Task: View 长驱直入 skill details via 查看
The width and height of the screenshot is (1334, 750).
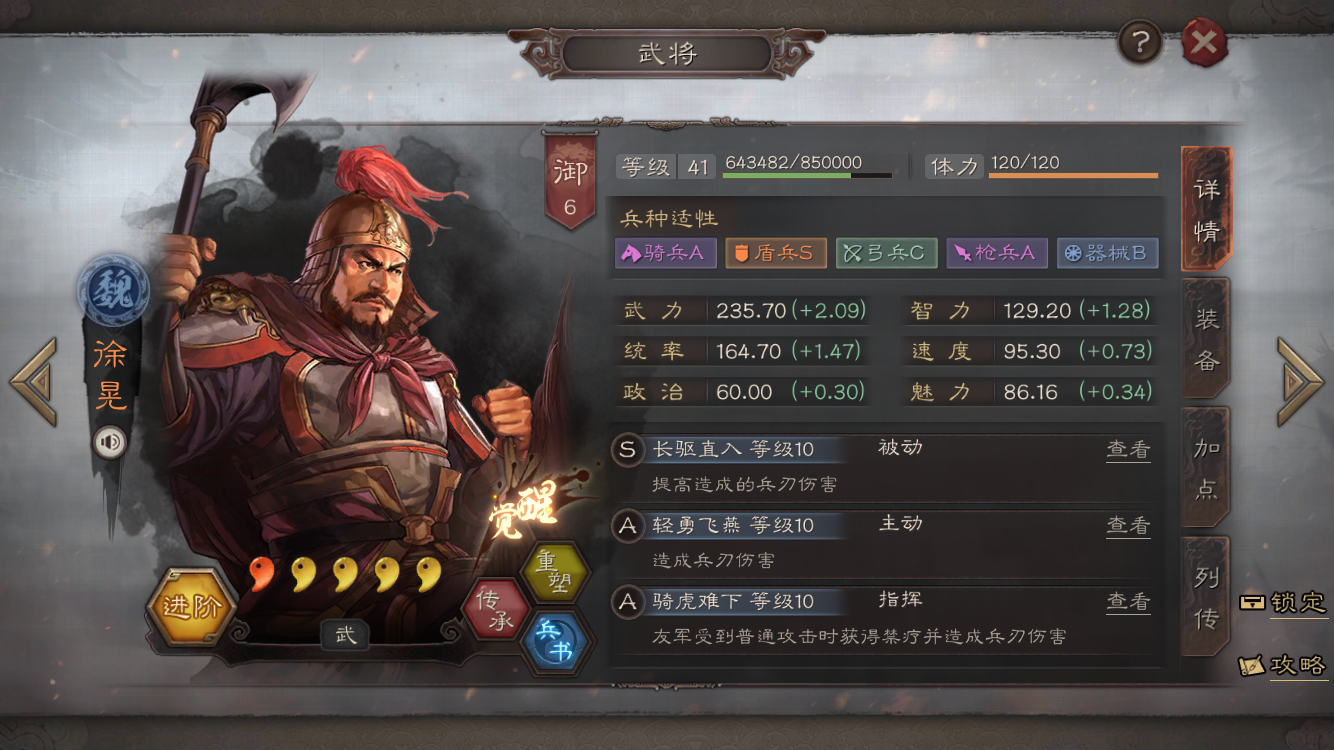Action: coord(1128,450)
